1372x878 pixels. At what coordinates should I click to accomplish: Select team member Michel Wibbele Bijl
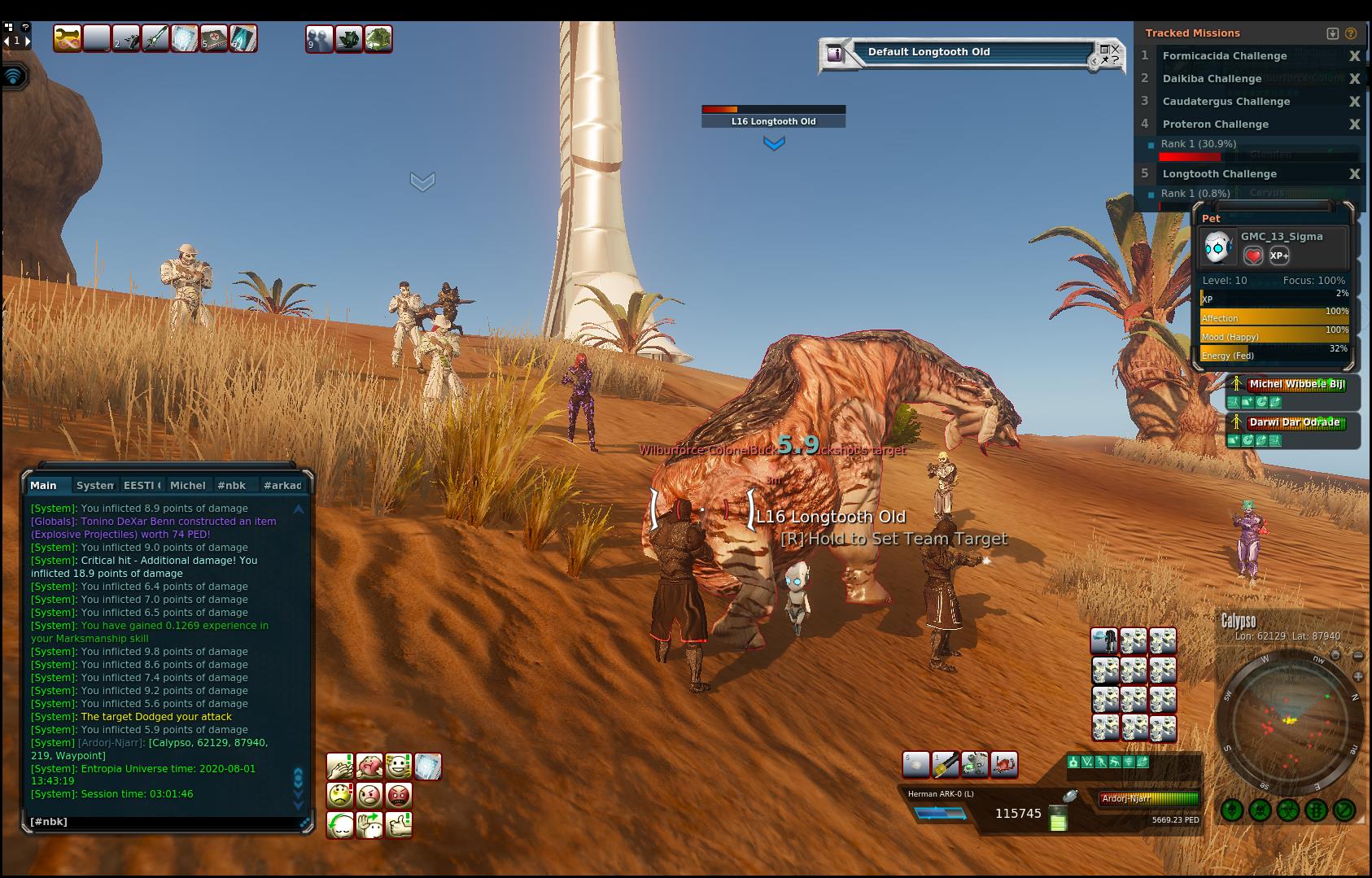pos(1296,384)
